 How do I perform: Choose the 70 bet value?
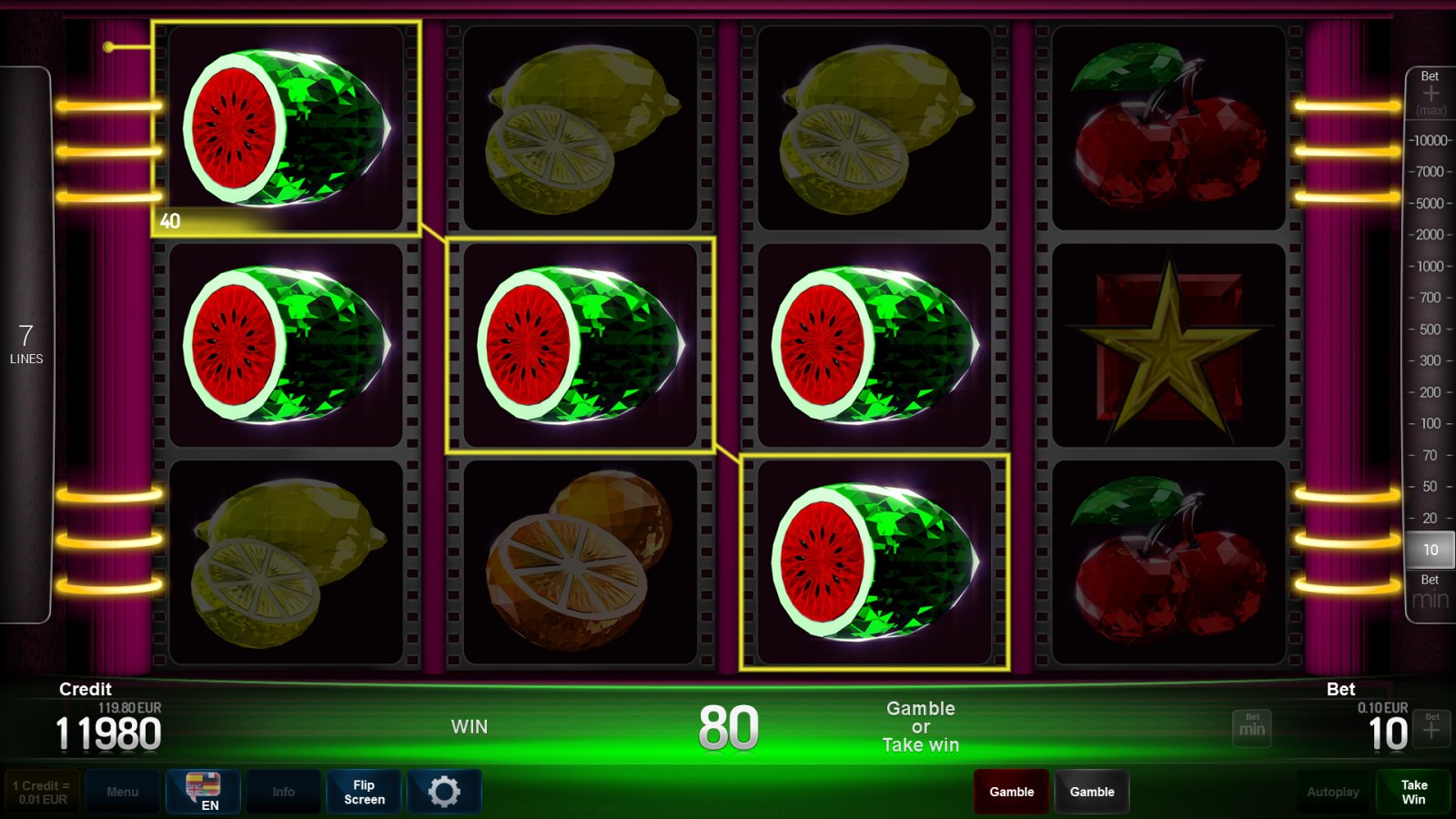(1431, 455)
